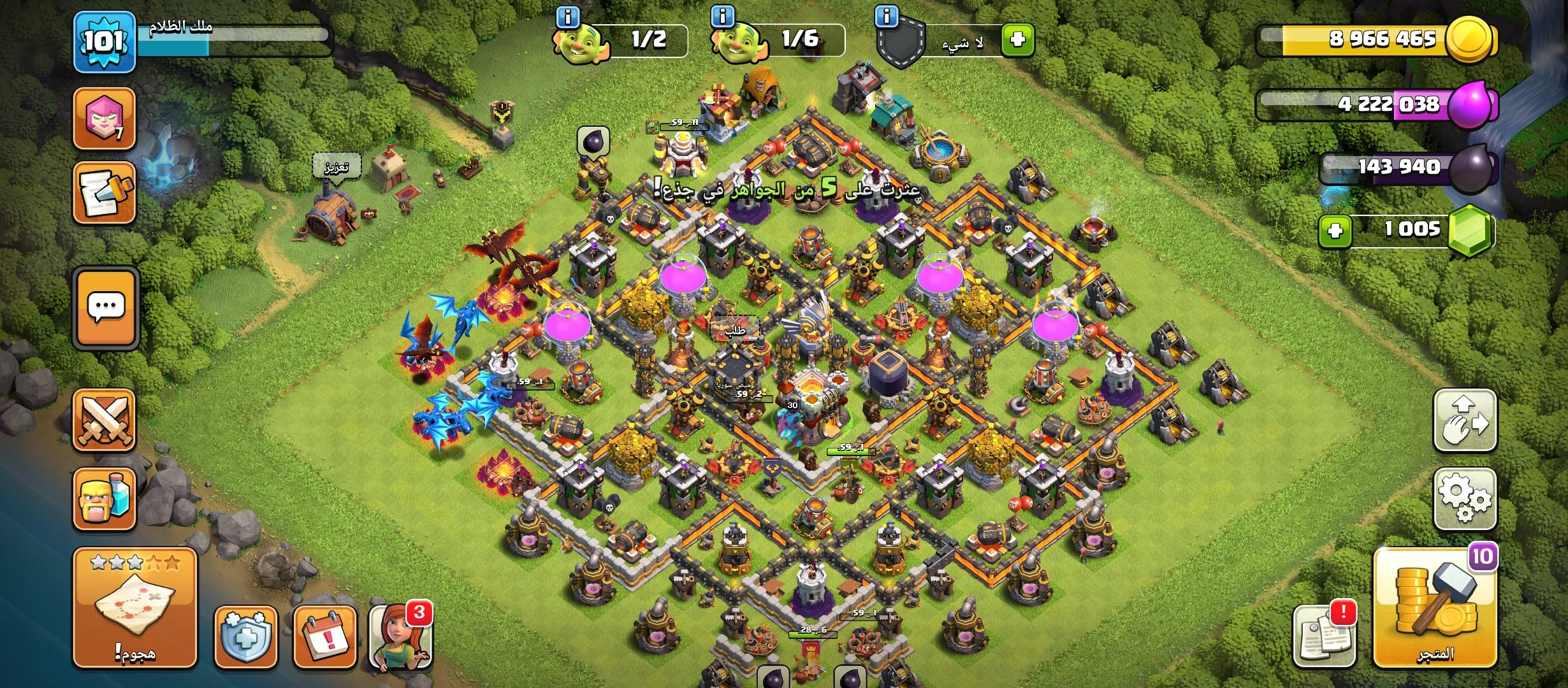Open the player level 101 profile badge
Image resolution: width=1568 pixels, height=688 pixels.
pos(105,41)
